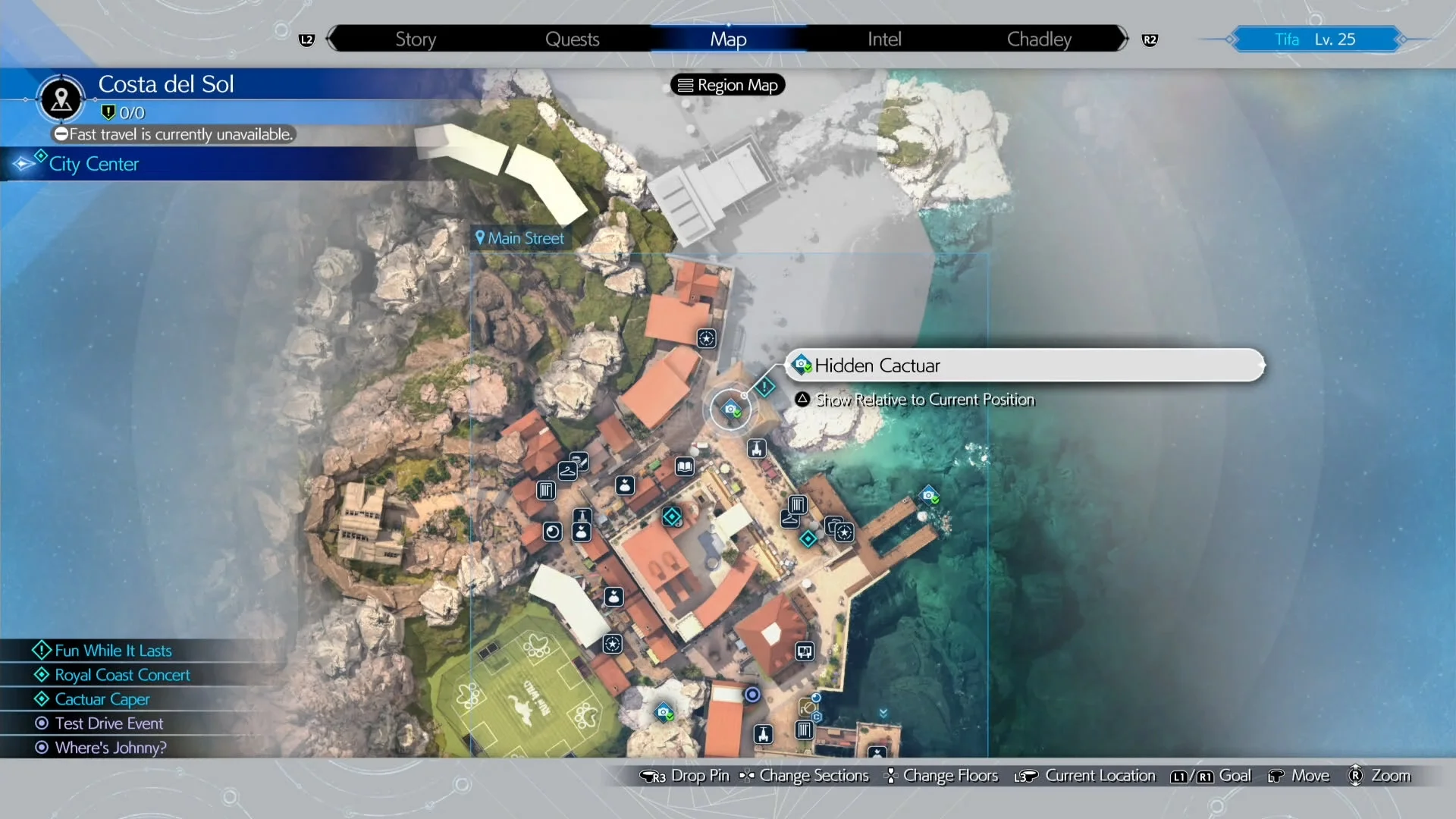Click the blue current location marker
The image size is (1456, 819).
point(752,694)
